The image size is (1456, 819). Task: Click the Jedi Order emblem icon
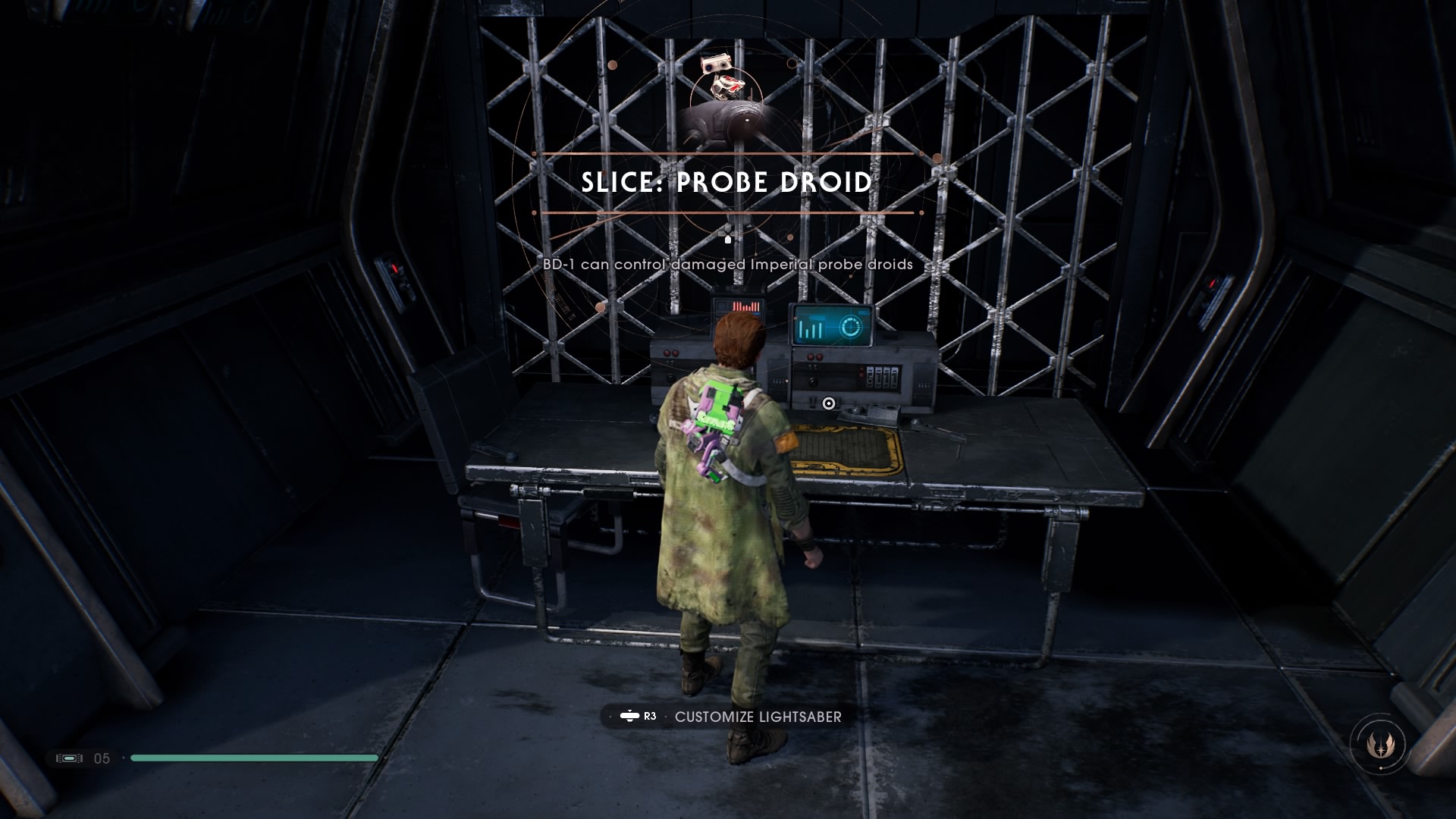point(1377,745)
